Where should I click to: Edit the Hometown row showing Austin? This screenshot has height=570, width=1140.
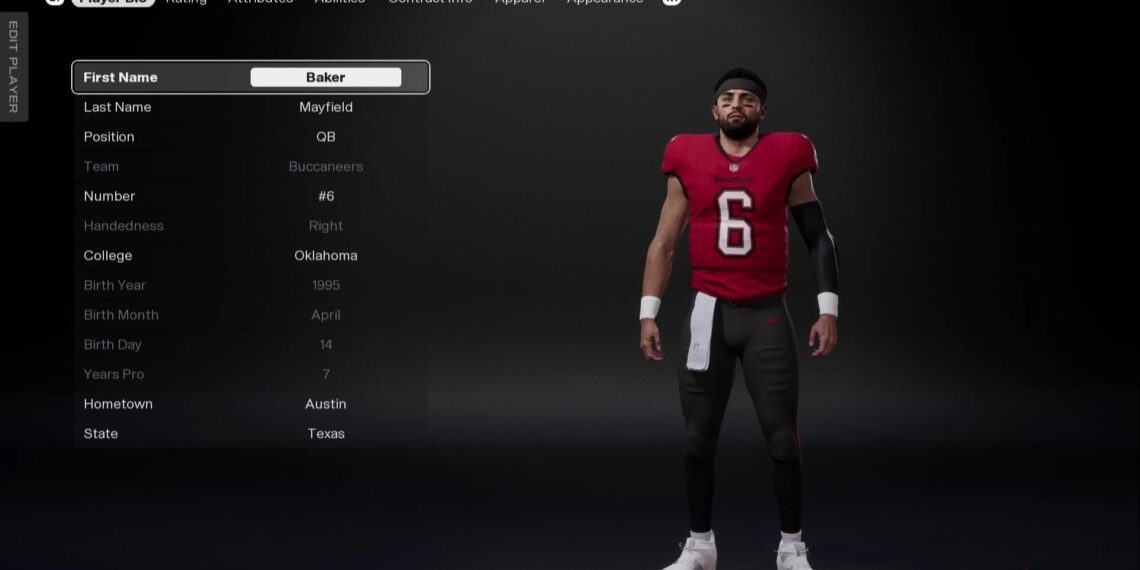tap(251, 404)
